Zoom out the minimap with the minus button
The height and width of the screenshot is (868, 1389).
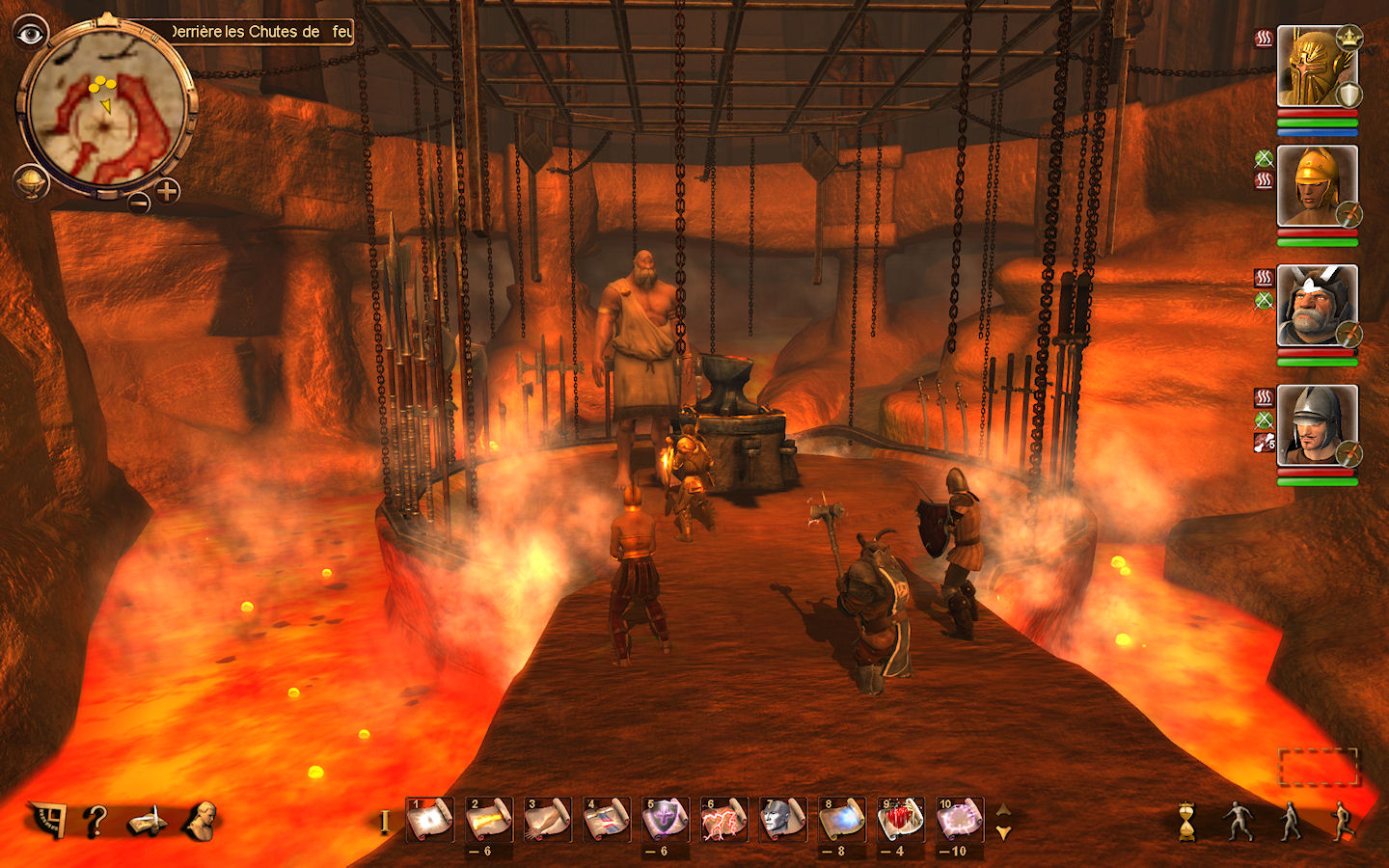point(140,203)
